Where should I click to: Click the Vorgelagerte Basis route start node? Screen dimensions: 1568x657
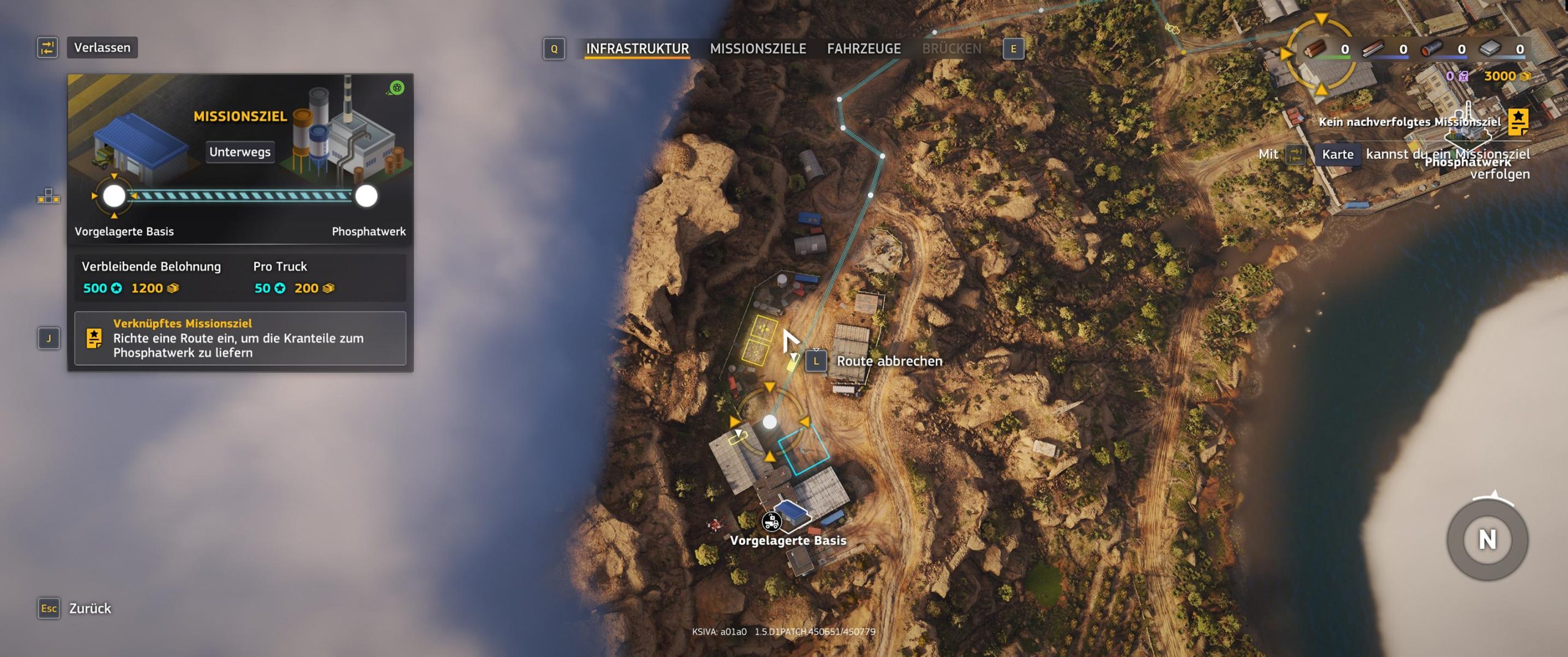coord(114,196)
